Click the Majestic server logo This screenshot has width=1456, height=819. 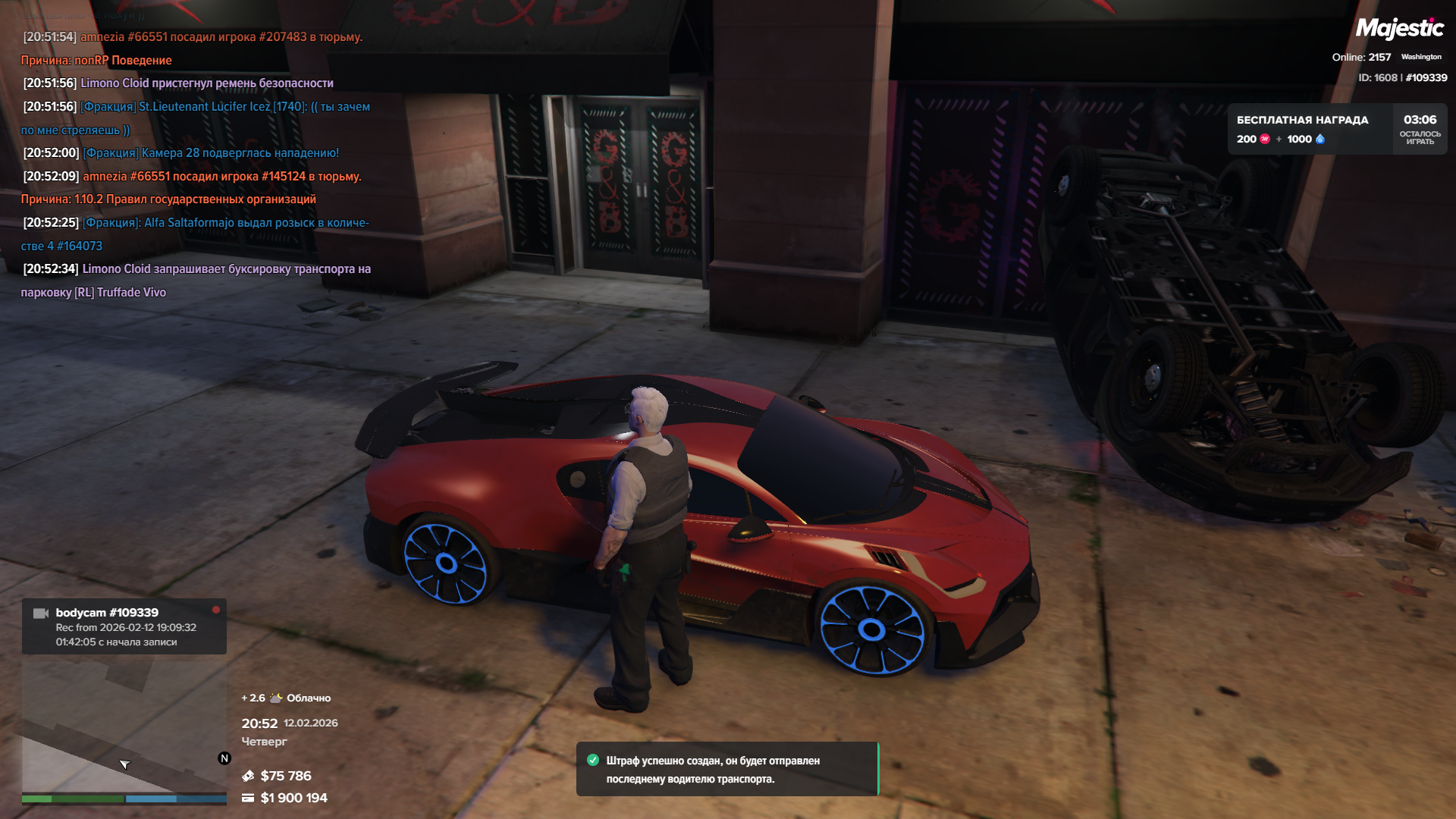(1399, 29)
